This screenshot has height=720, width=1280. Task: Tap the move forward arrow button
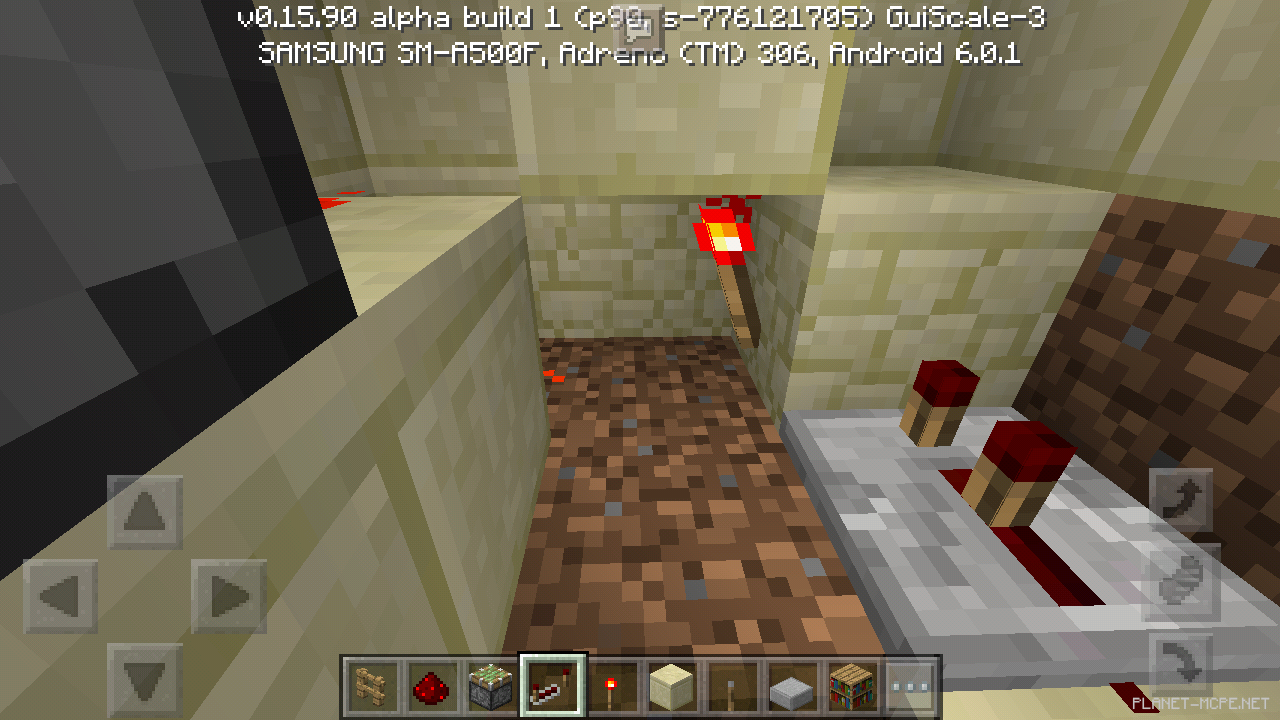click(145, 513)
